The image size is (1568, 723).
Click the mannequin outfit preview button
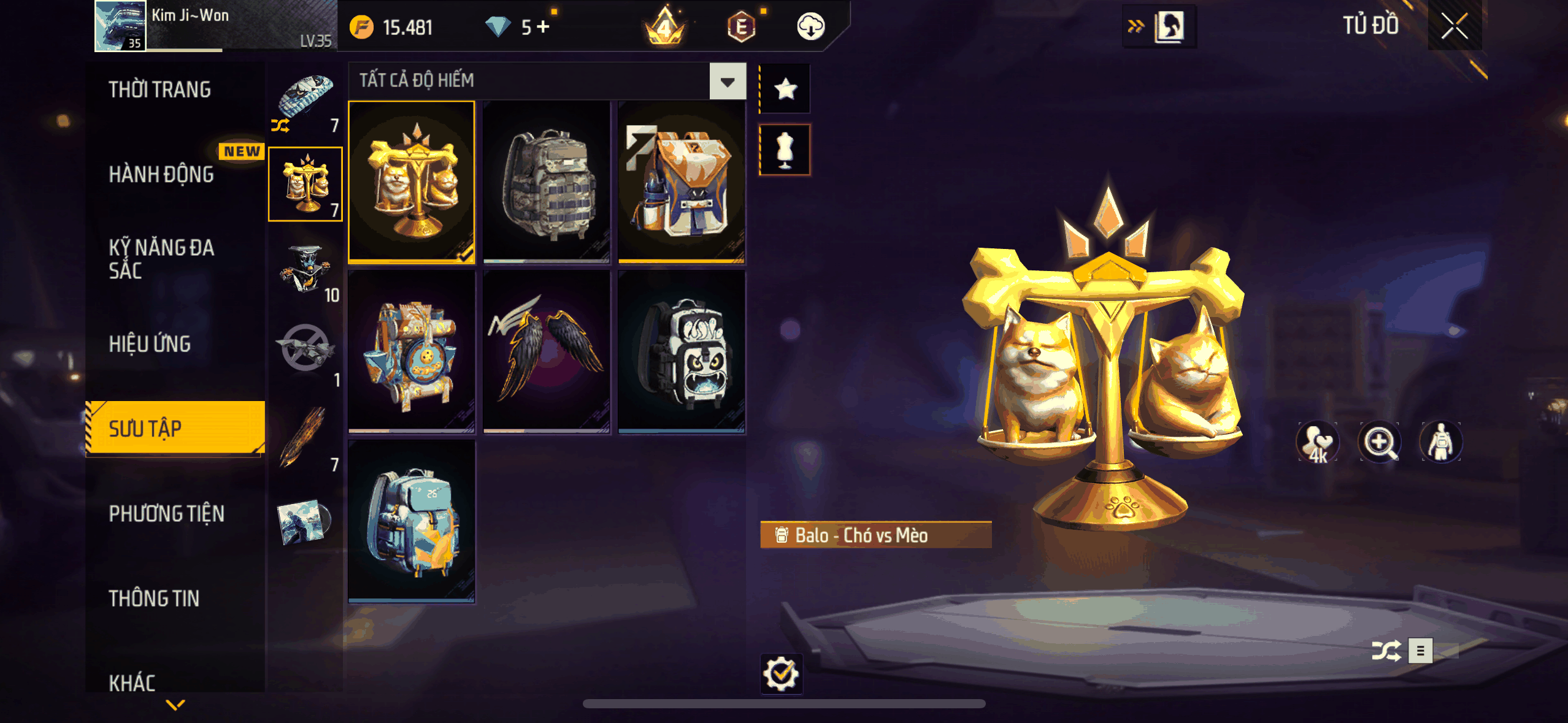click(x=785, y=150)
